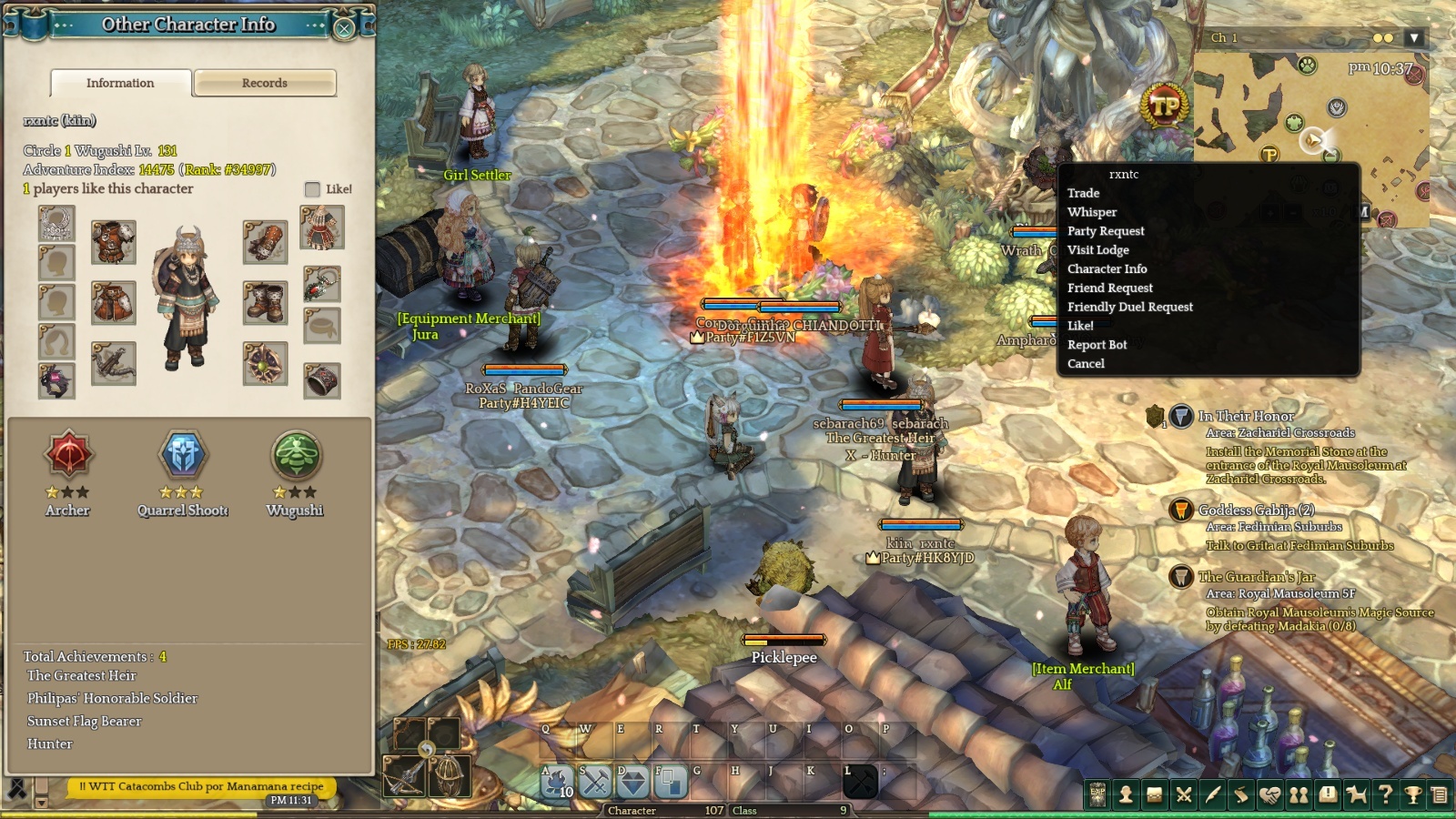The image size is (1456, 819).
Task: Open the In Their Honor quest
Action: click(1246, 416)
